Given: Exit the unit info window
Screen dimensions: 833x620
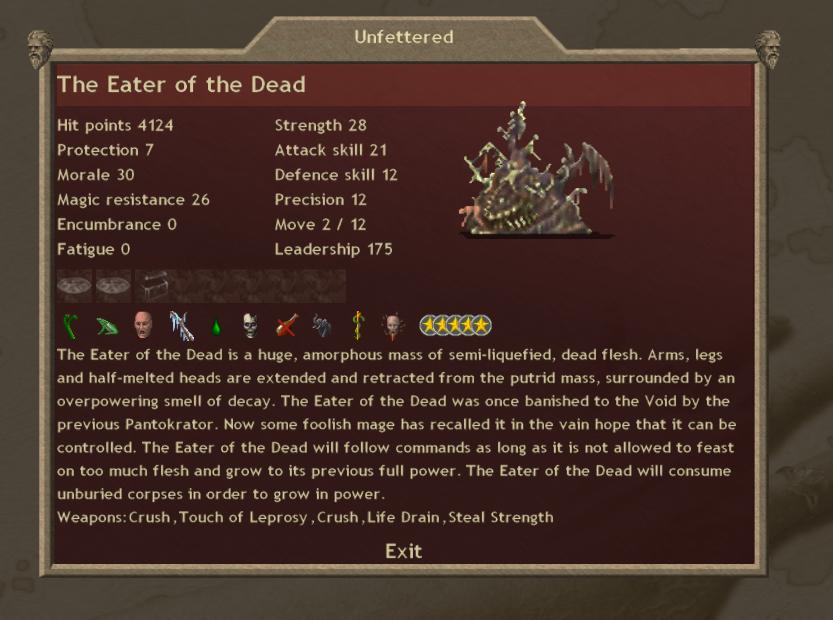Looking at the screenshot, I should pos(403,551).
